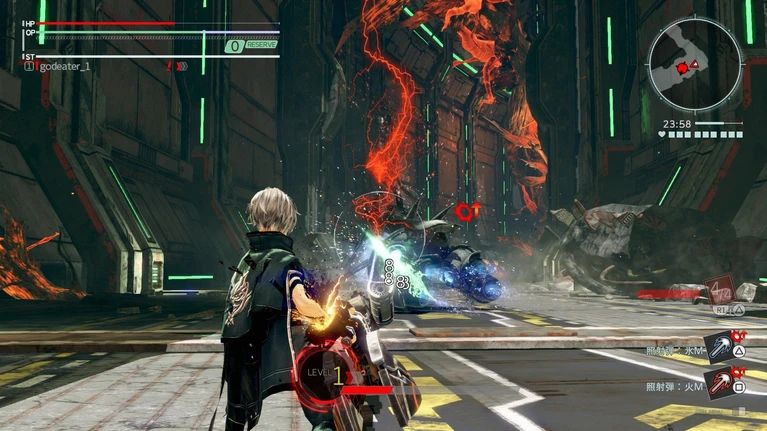Image resolution: width=767 pixels, height=431 pixels.
Task: Click the circular minimap radar
Action: [695, 66]
